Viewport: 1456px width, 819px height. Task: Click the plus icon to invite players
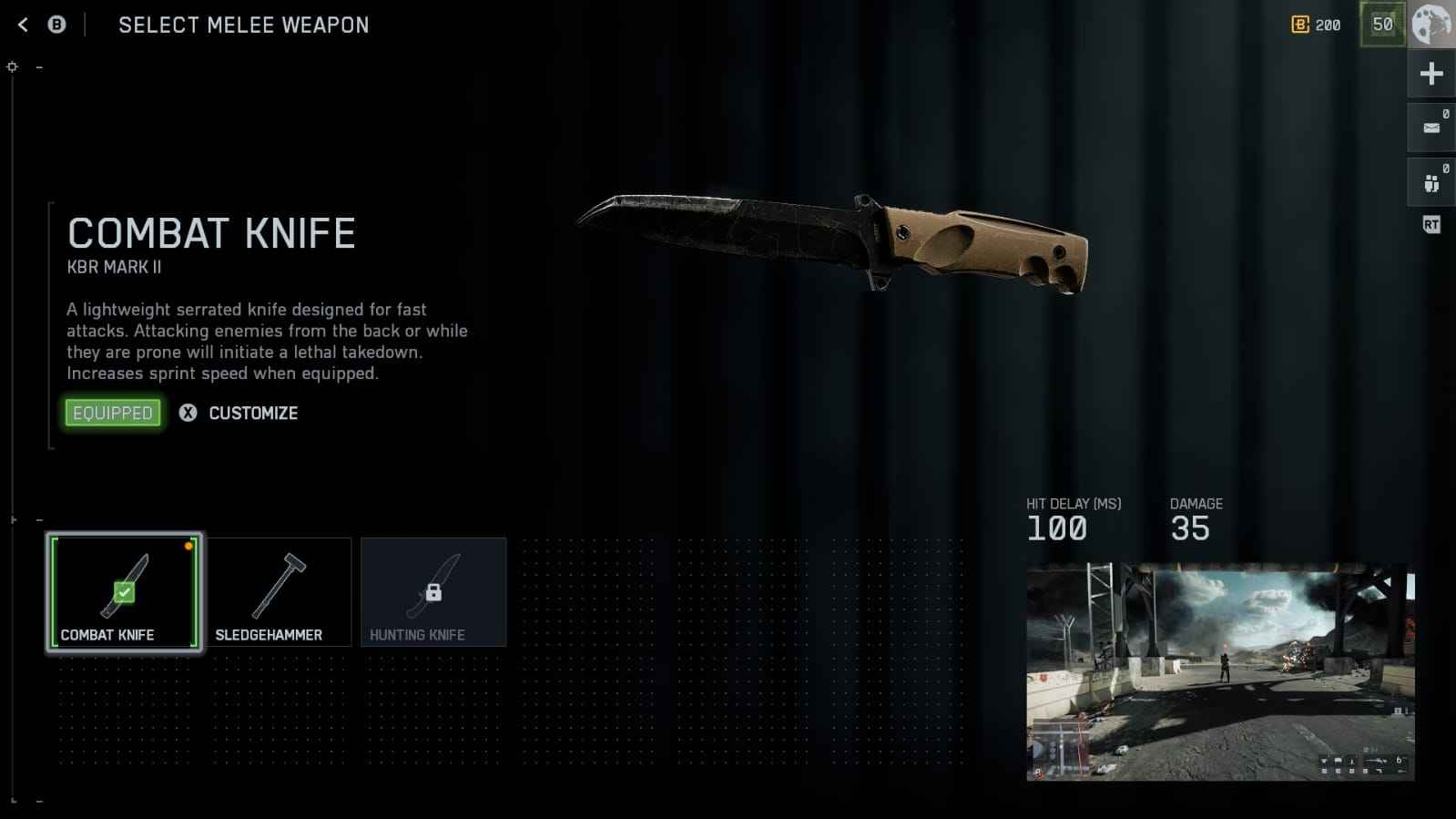(x=1431, y=74)
